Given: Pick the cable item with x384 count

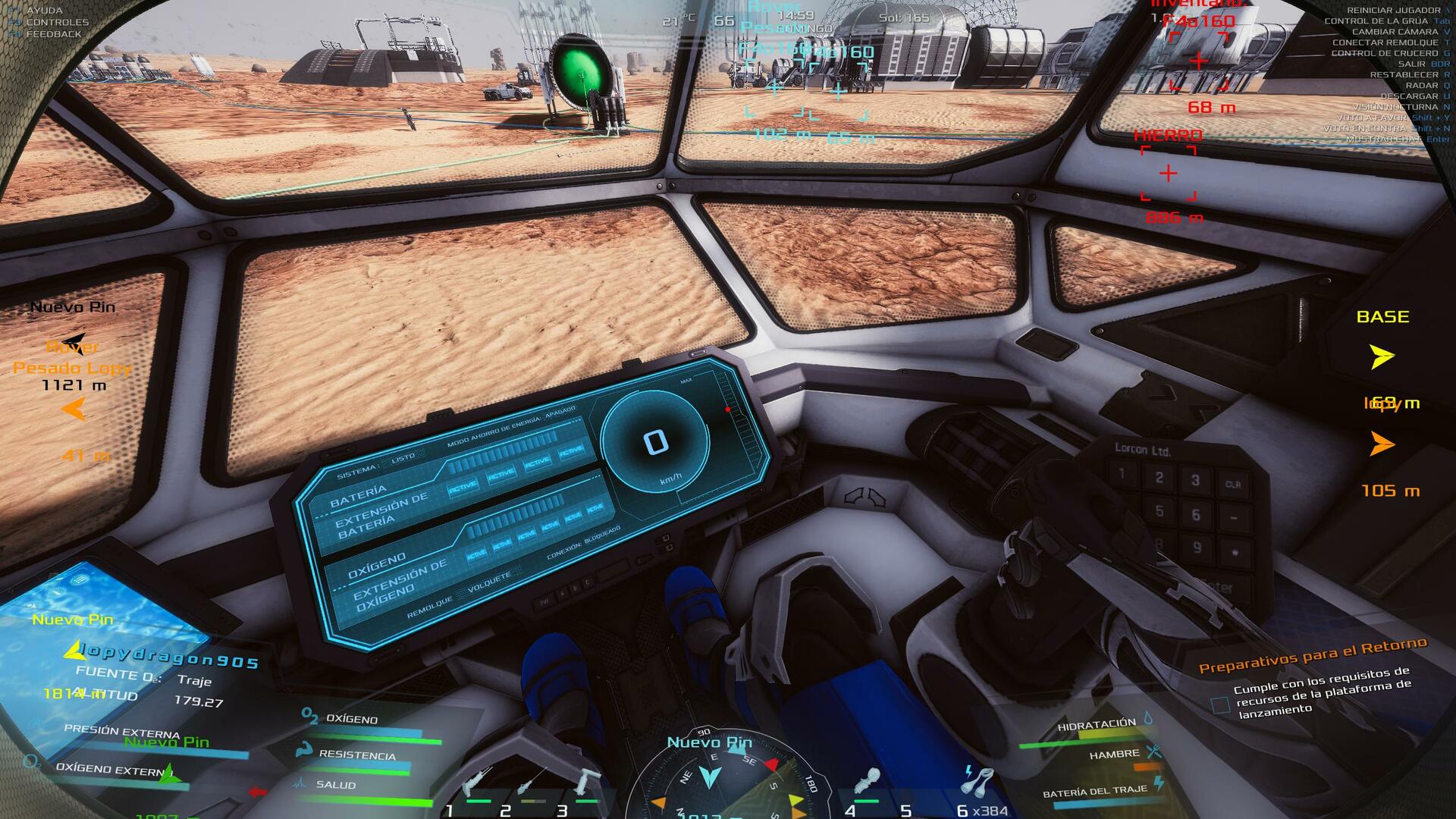Looking at the screenshot, I should pos(977,781).
